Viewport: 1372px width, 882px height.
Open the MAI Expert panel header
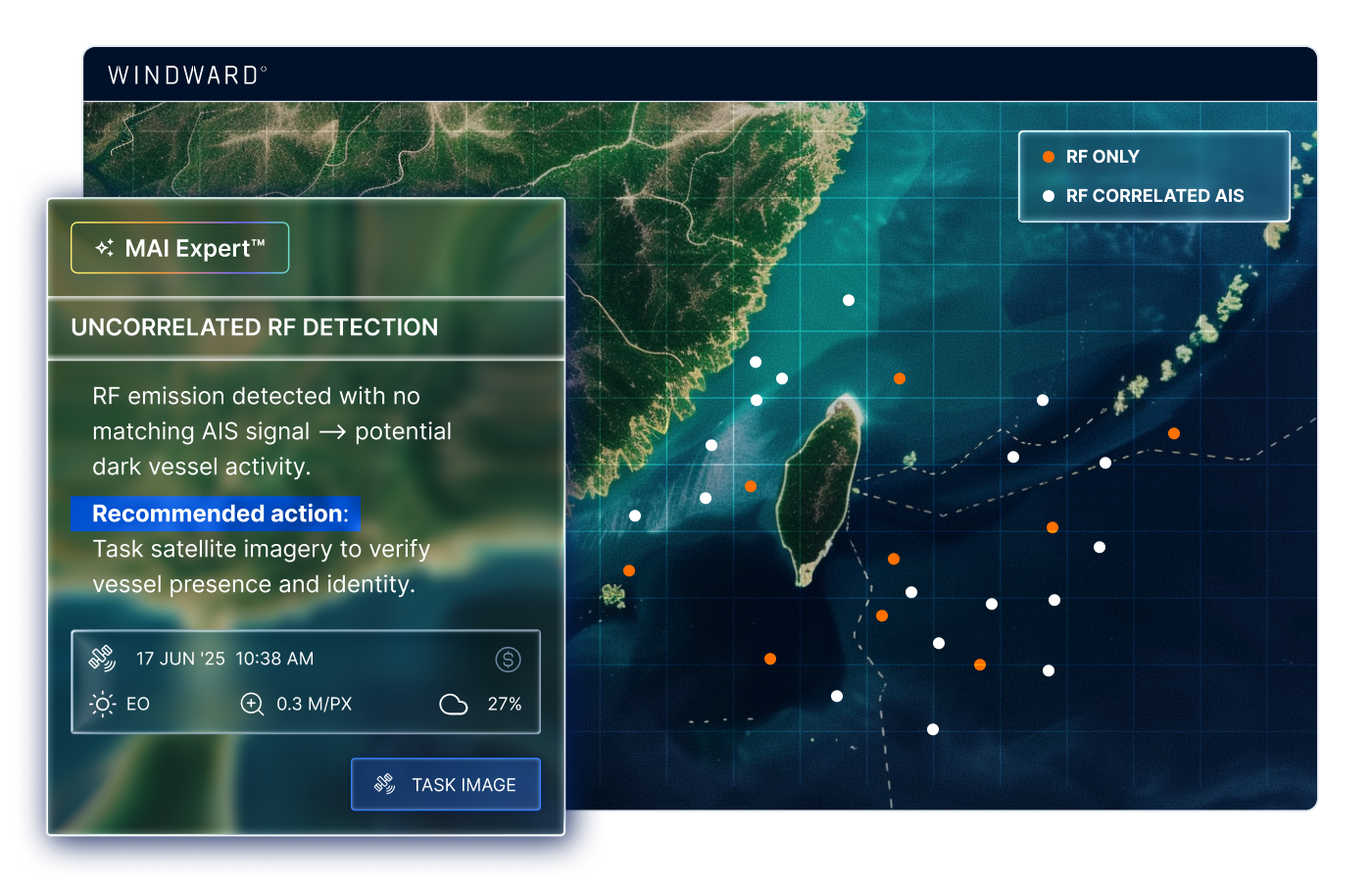[179, 247]
